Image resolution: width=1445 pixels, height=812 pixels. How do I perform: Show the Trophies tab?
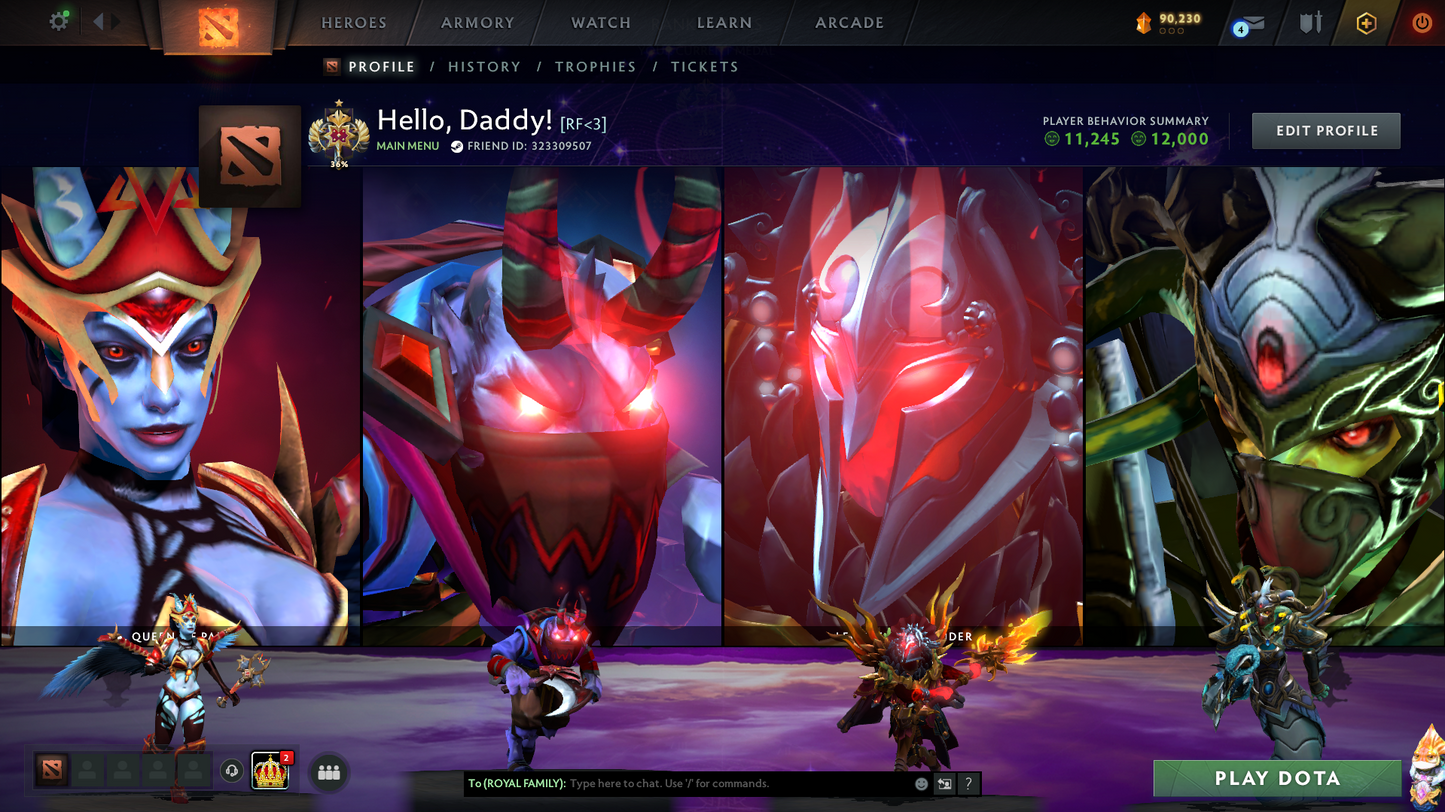click(595, 67)
